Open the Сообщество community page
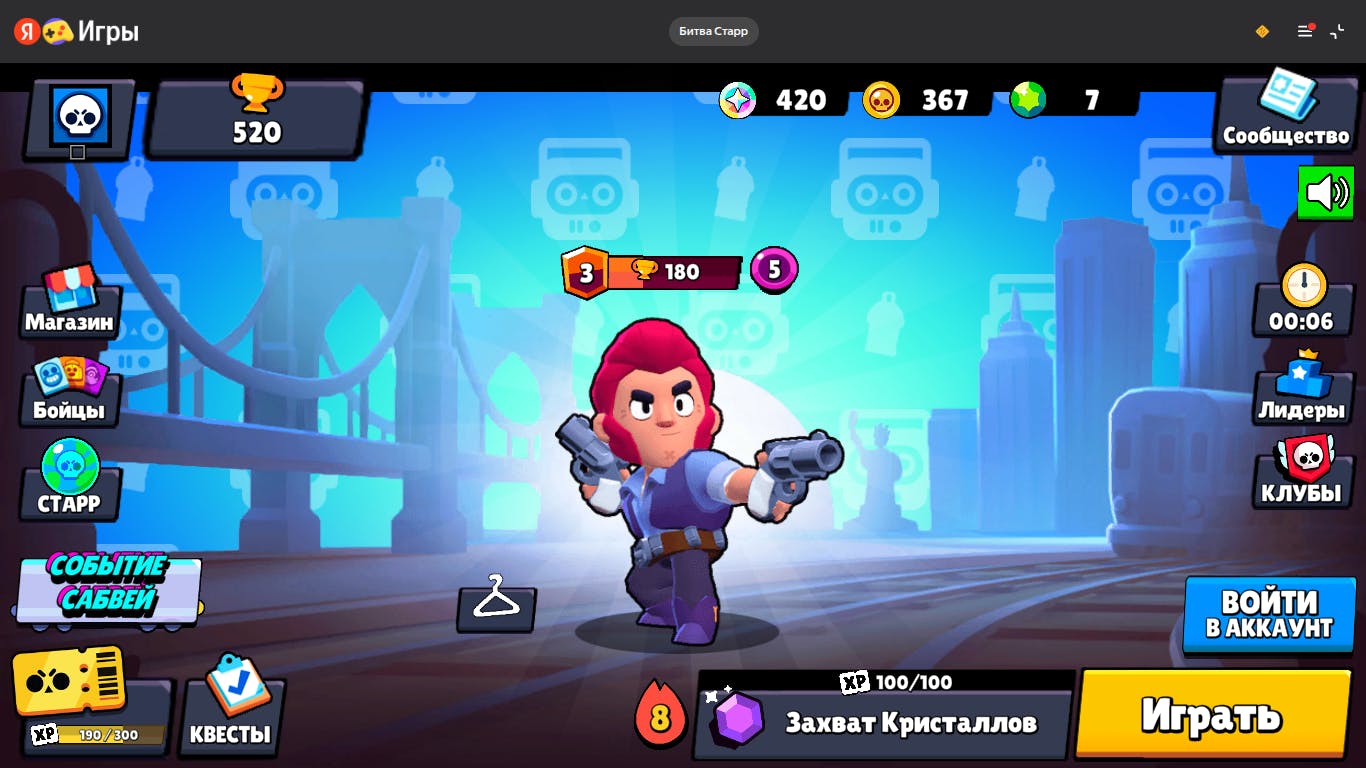The image size is (1366, 768). 1286,112
